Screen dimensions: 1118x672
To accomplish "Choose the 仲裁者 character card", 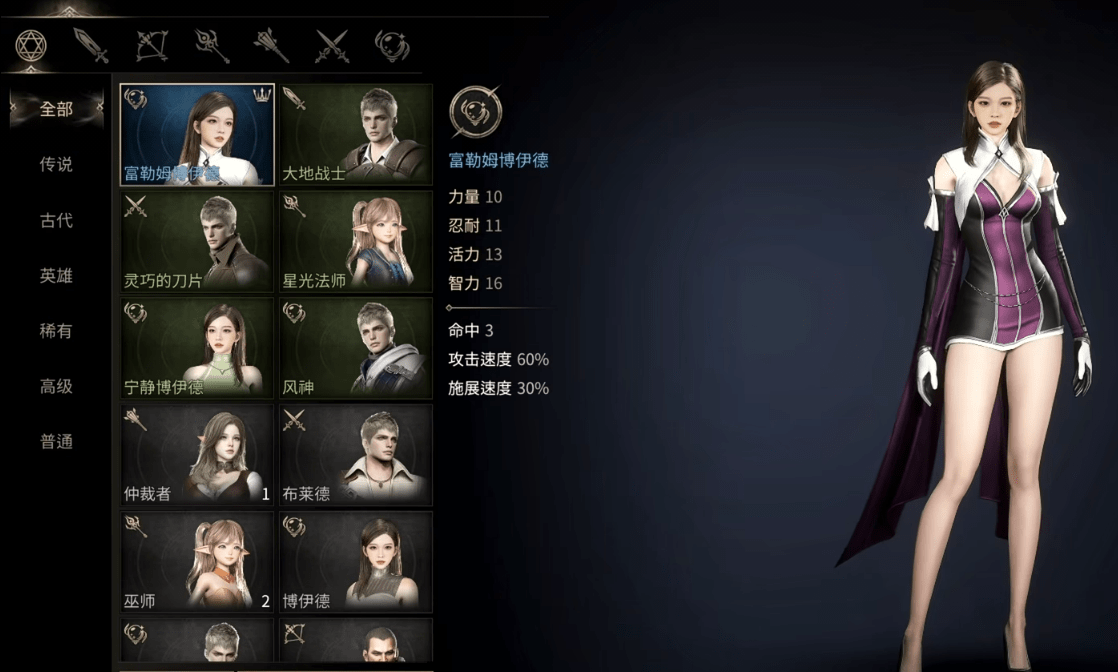I will [197, 455].
